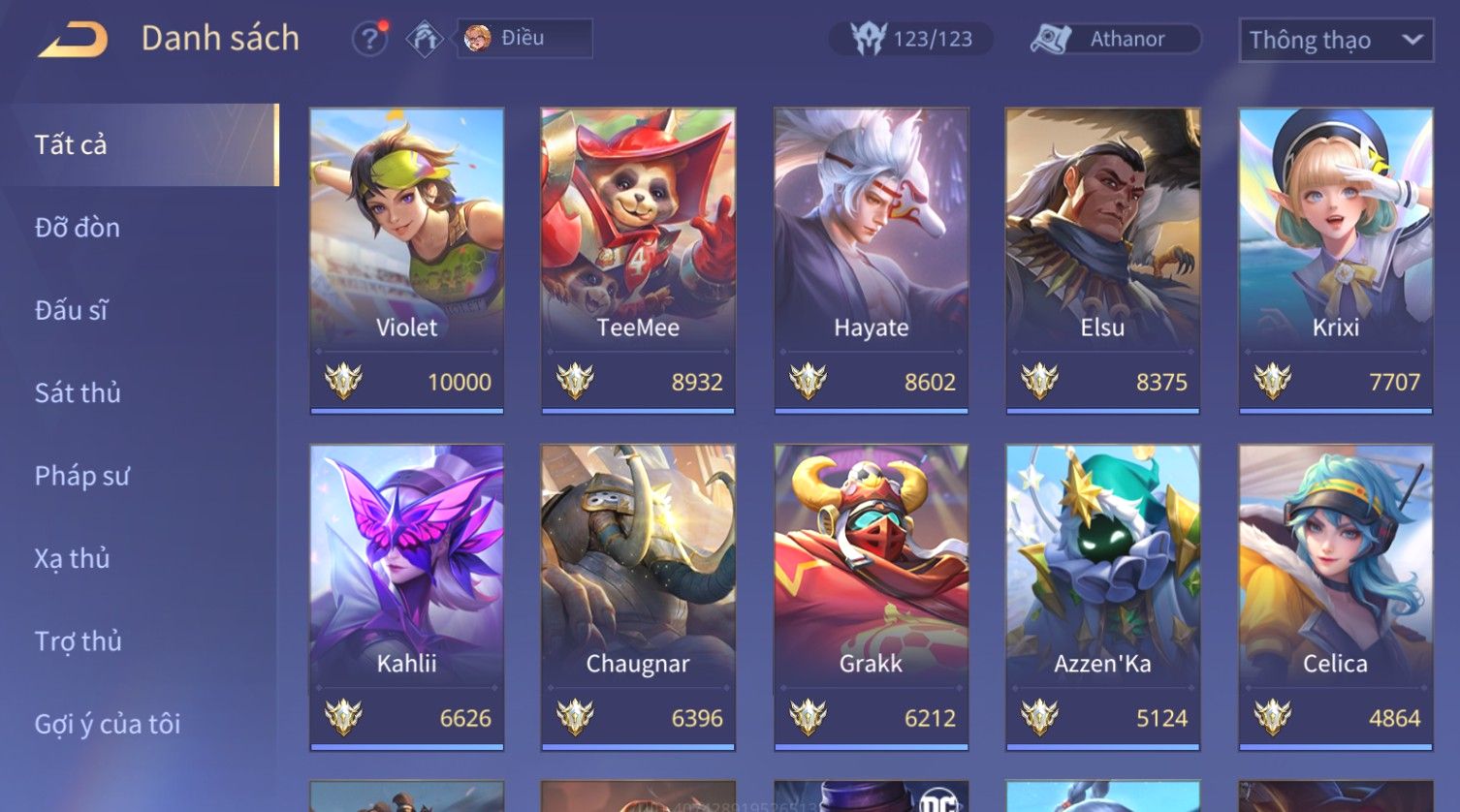Choose the Grakk hero card
The image size is (1460, 812).
(x=871, y=596)
